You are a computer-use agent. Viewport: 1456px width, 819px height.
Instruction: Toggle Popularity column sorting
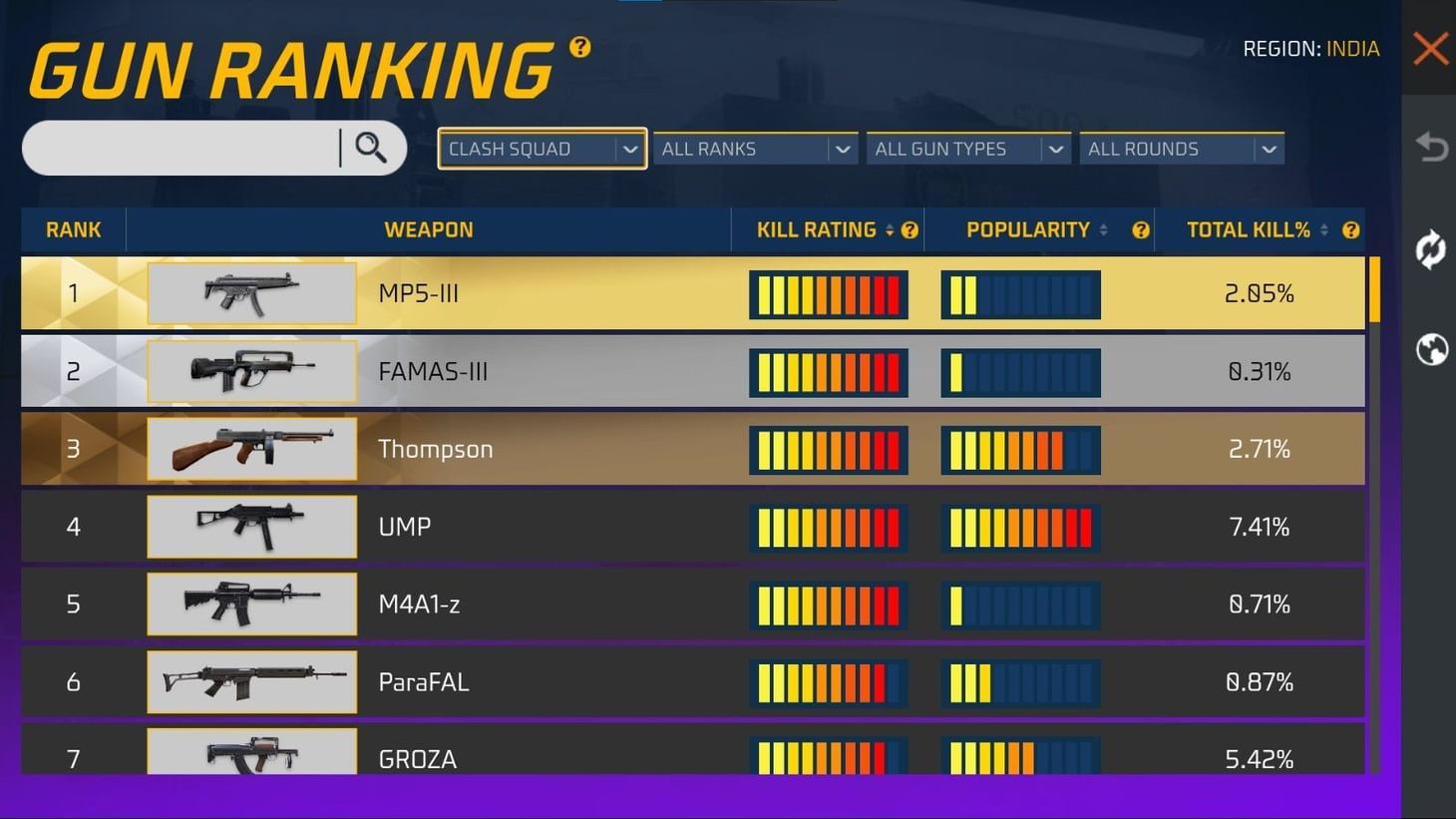point(1104,229)
